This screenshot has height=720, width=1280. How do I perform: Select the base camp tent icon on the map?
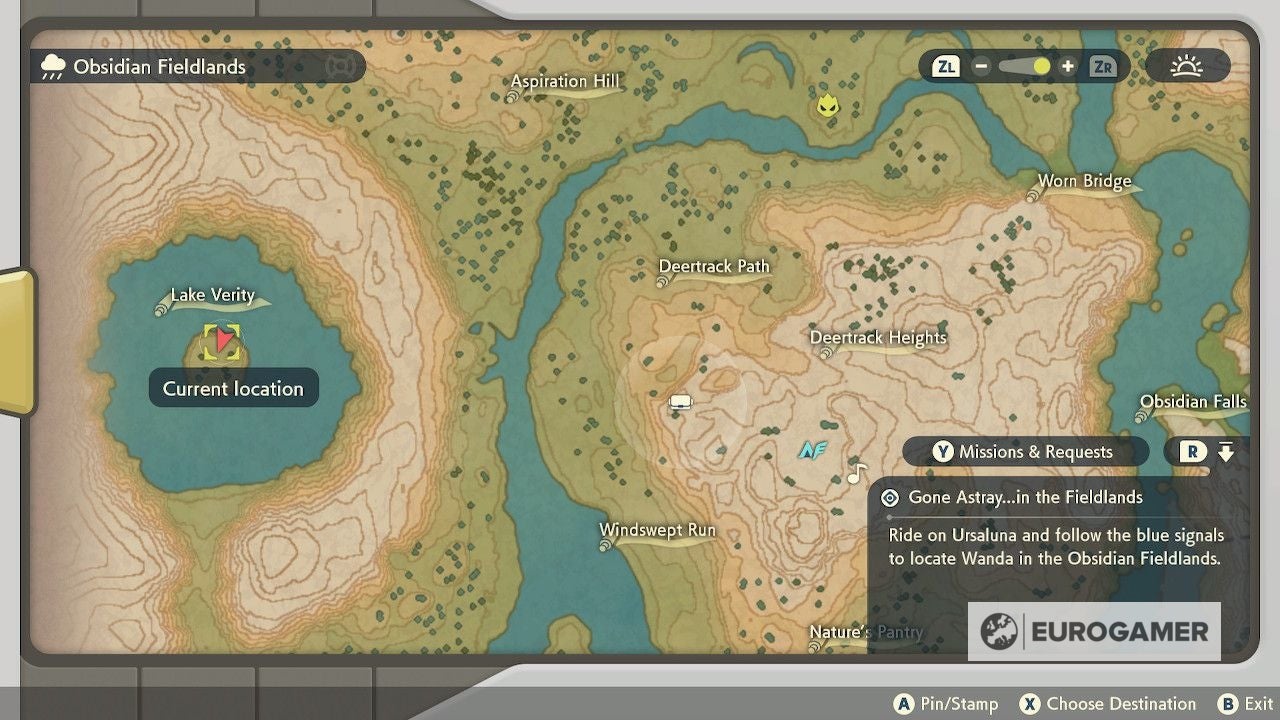coord(681,401)
